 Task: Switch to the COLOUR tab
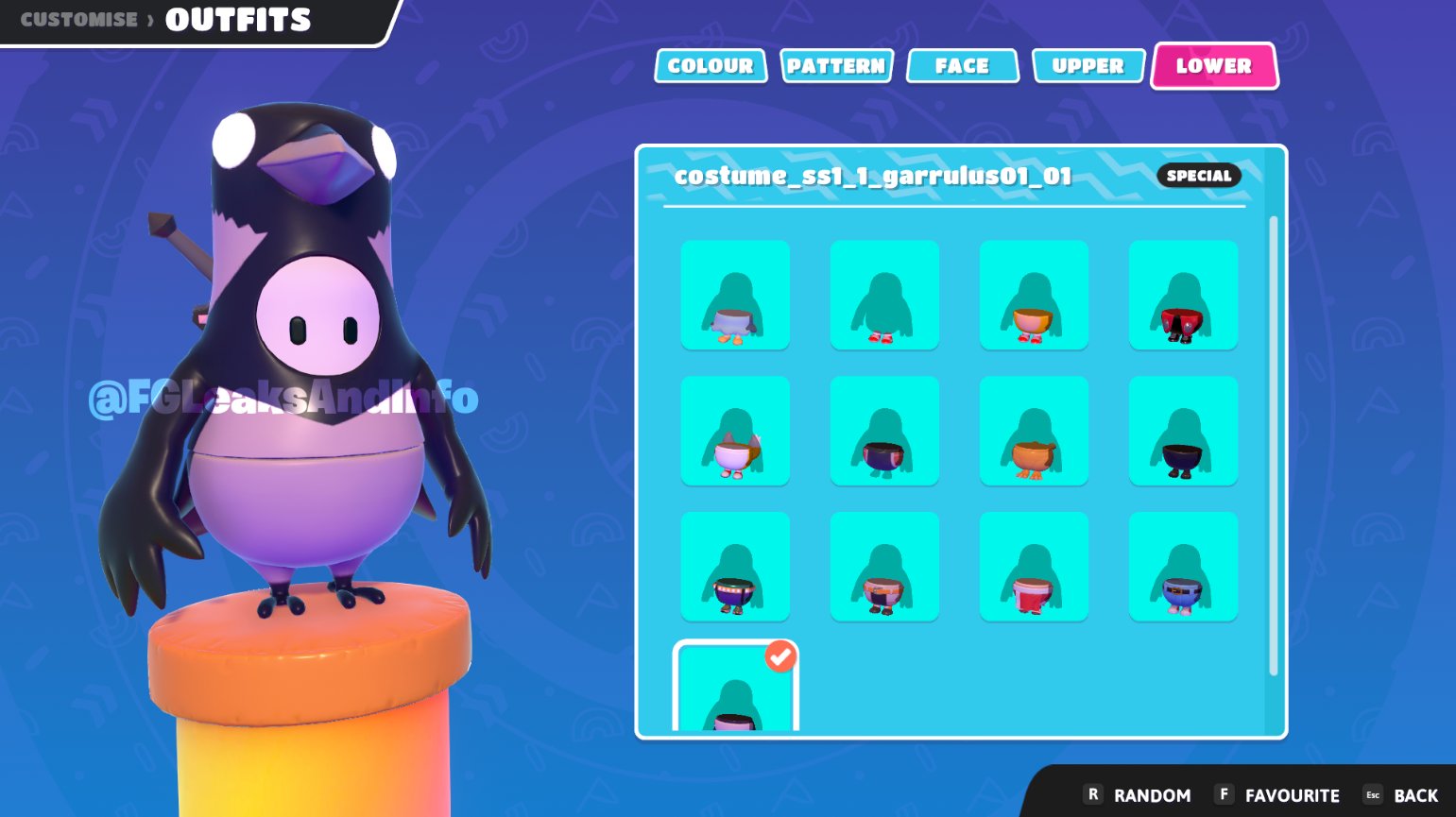(x=711, y=65)
